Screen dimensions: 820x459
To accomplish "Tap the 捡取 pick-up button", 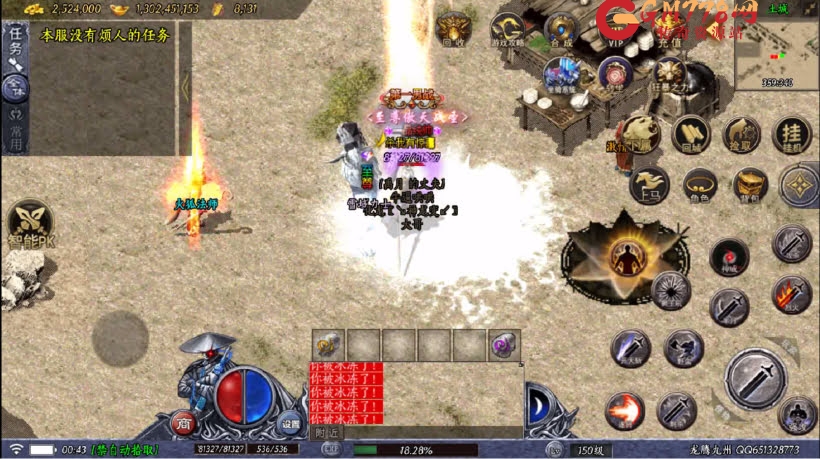I will (x=742, y=133).
